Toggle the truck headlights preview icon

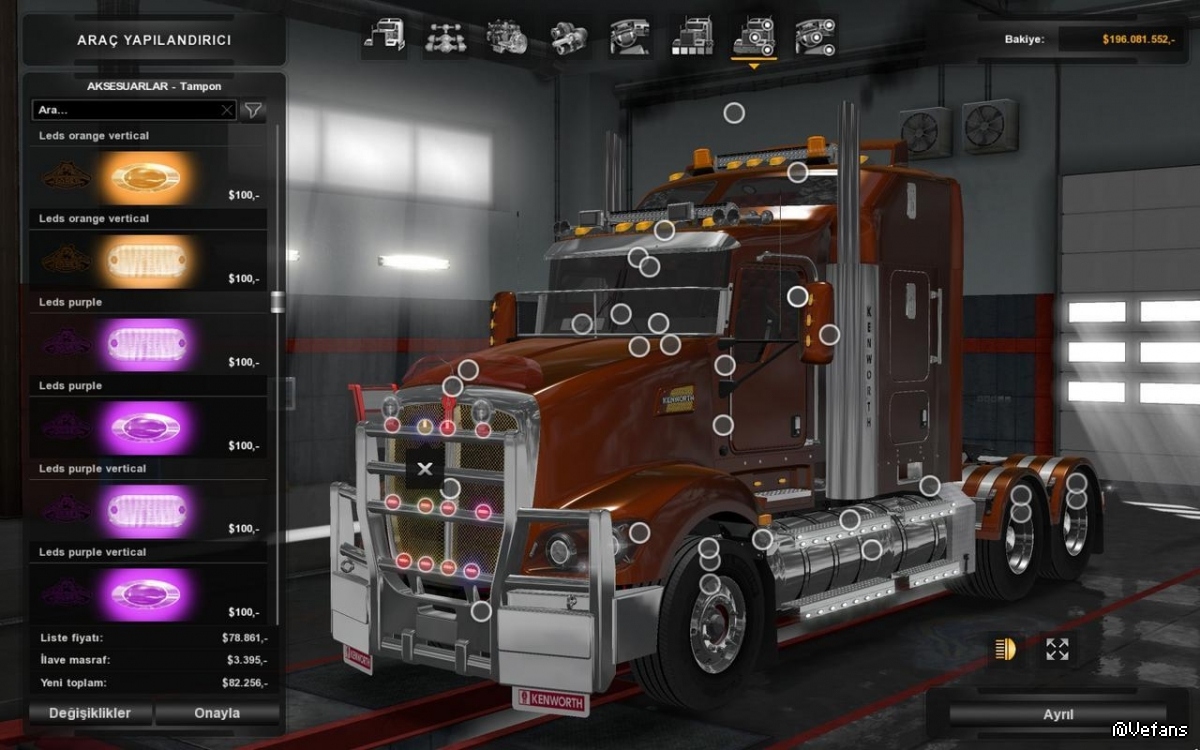tap(1004, 649)
